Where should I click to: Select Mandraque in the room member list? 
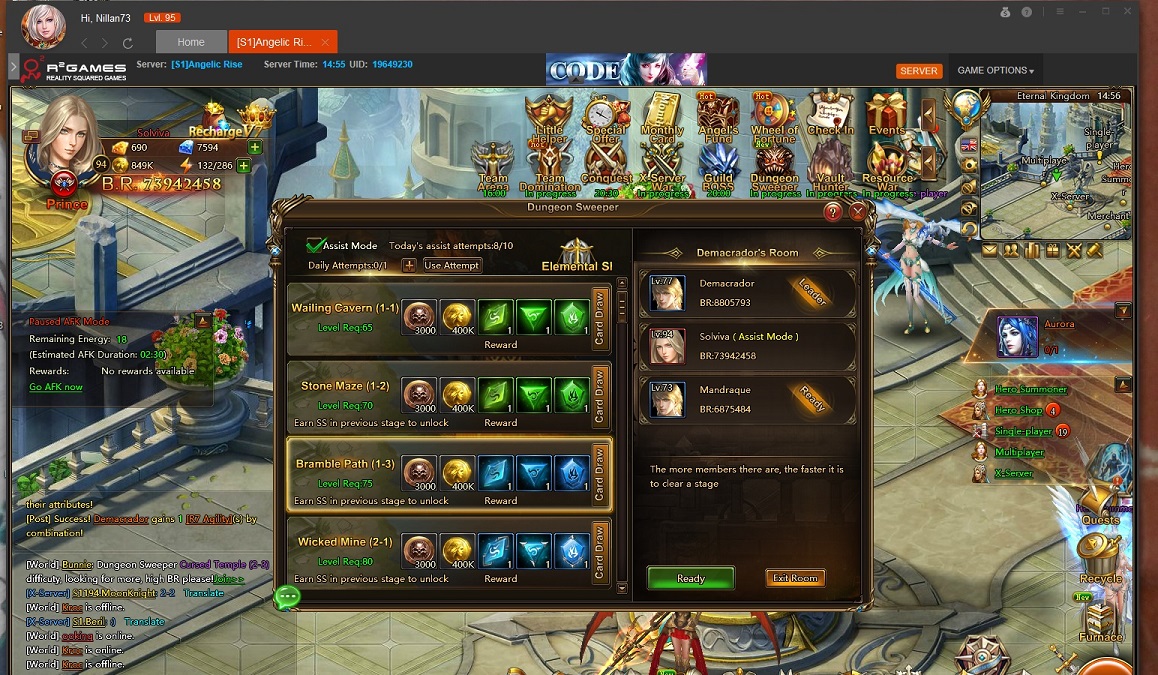(x=748, y=397)
